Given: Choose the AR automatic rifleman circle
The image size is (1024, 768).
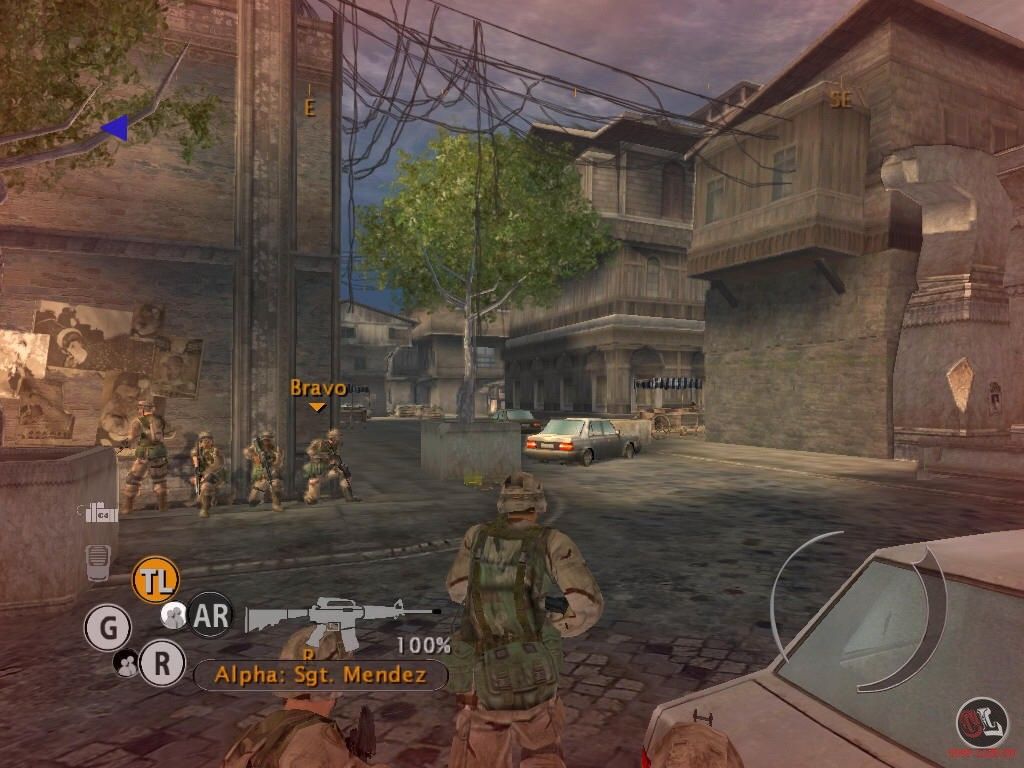Looking at the screenshot, I should point(210,615).
